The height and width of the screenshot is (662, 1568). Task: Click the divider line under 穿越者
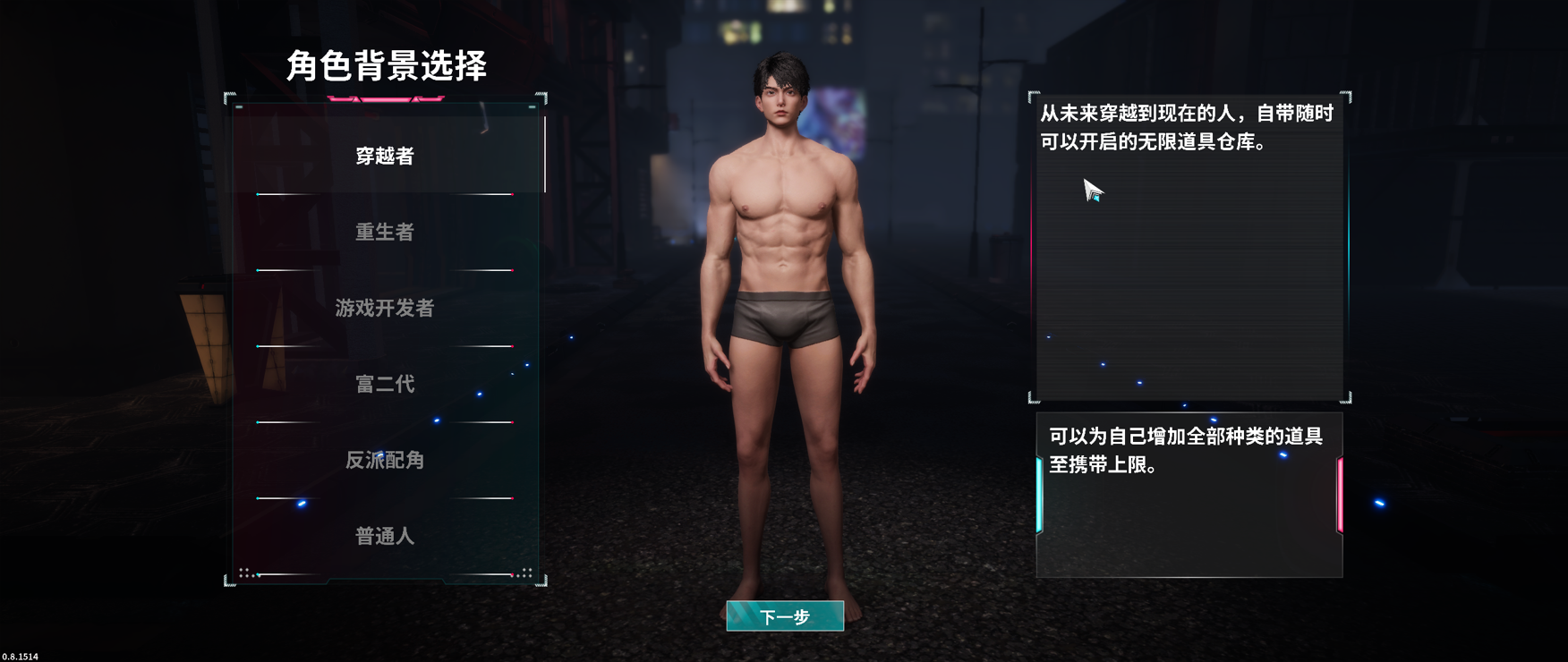[x=384, y=193]
